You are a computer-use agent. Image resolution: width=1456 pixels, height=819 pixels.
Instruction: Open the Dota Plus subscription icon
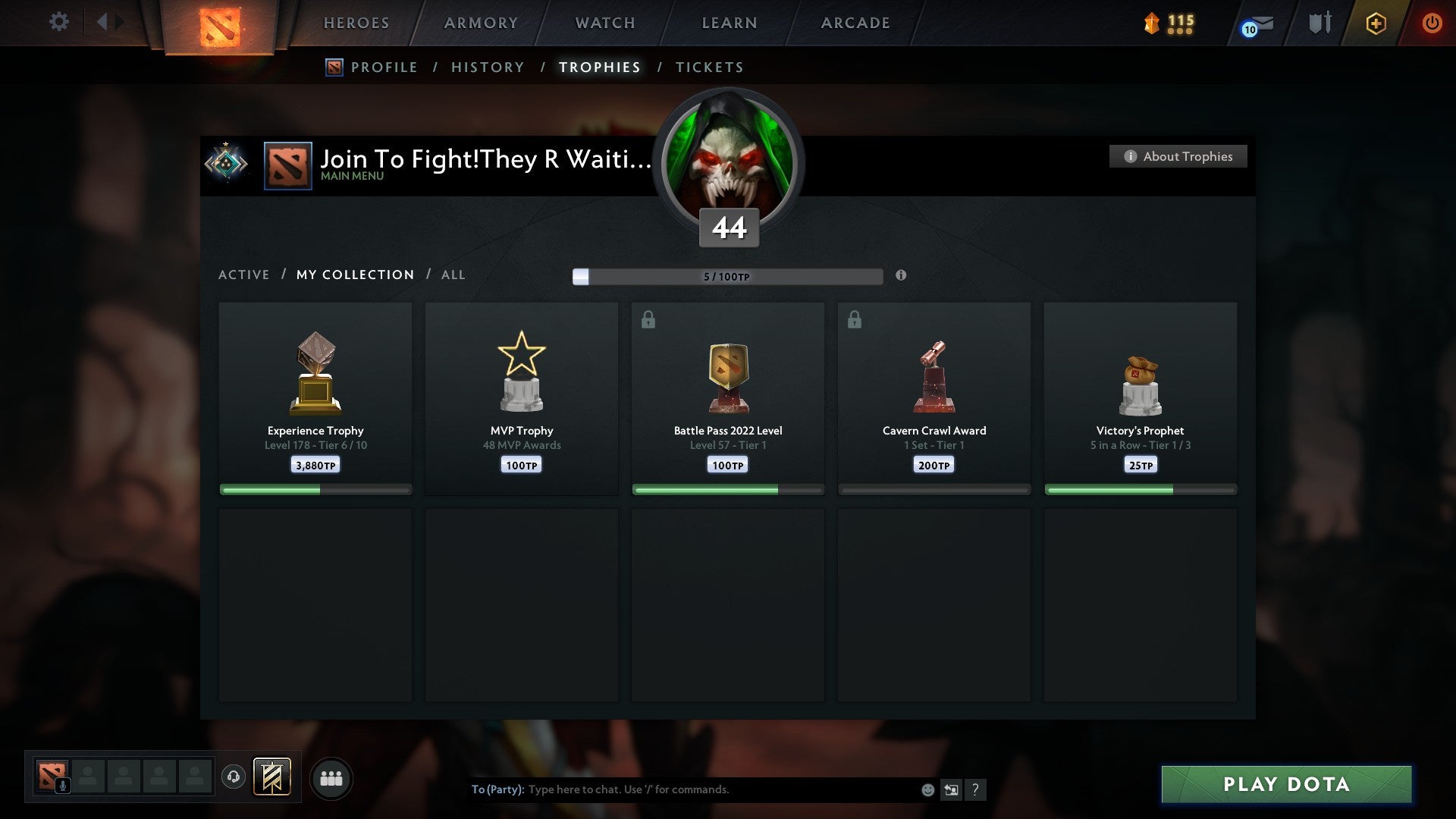click(1375, 23)
